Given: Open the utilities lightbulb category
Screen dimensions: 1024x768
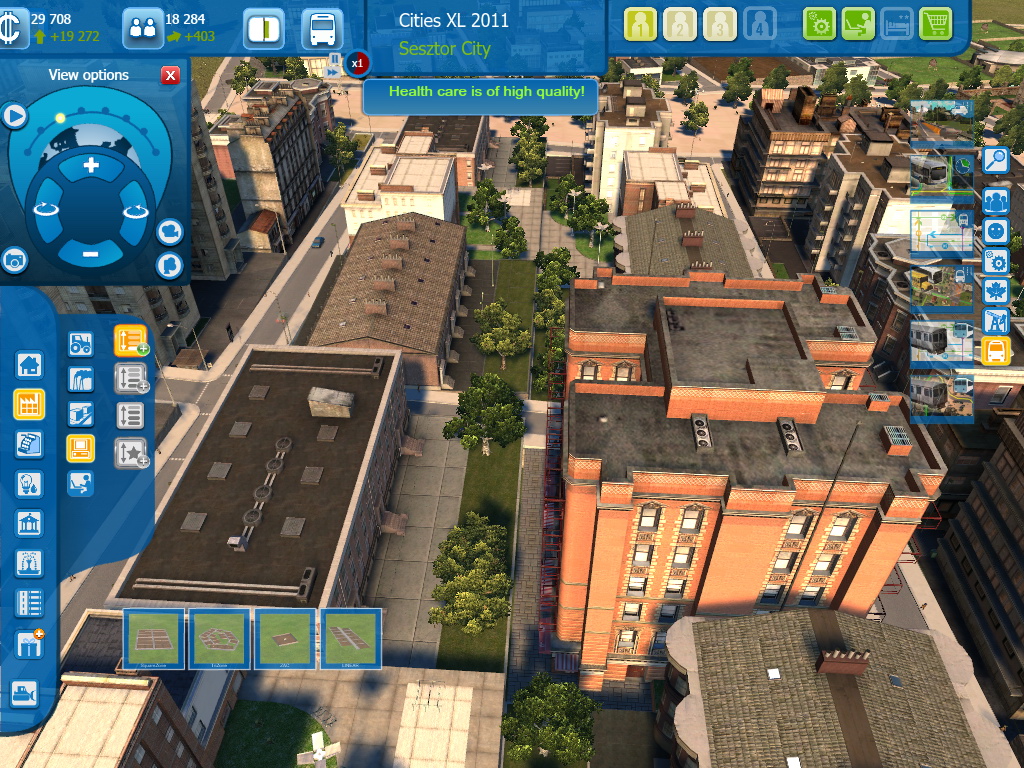Looking at the screenshot, I should coord(28,484).
